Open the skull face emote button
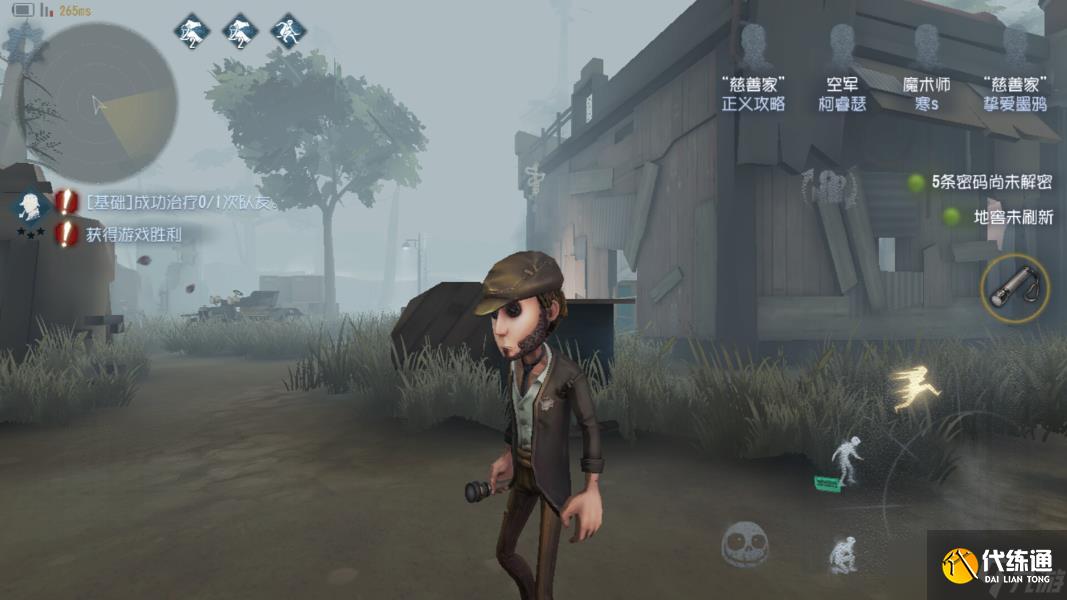 click(744, 545)
